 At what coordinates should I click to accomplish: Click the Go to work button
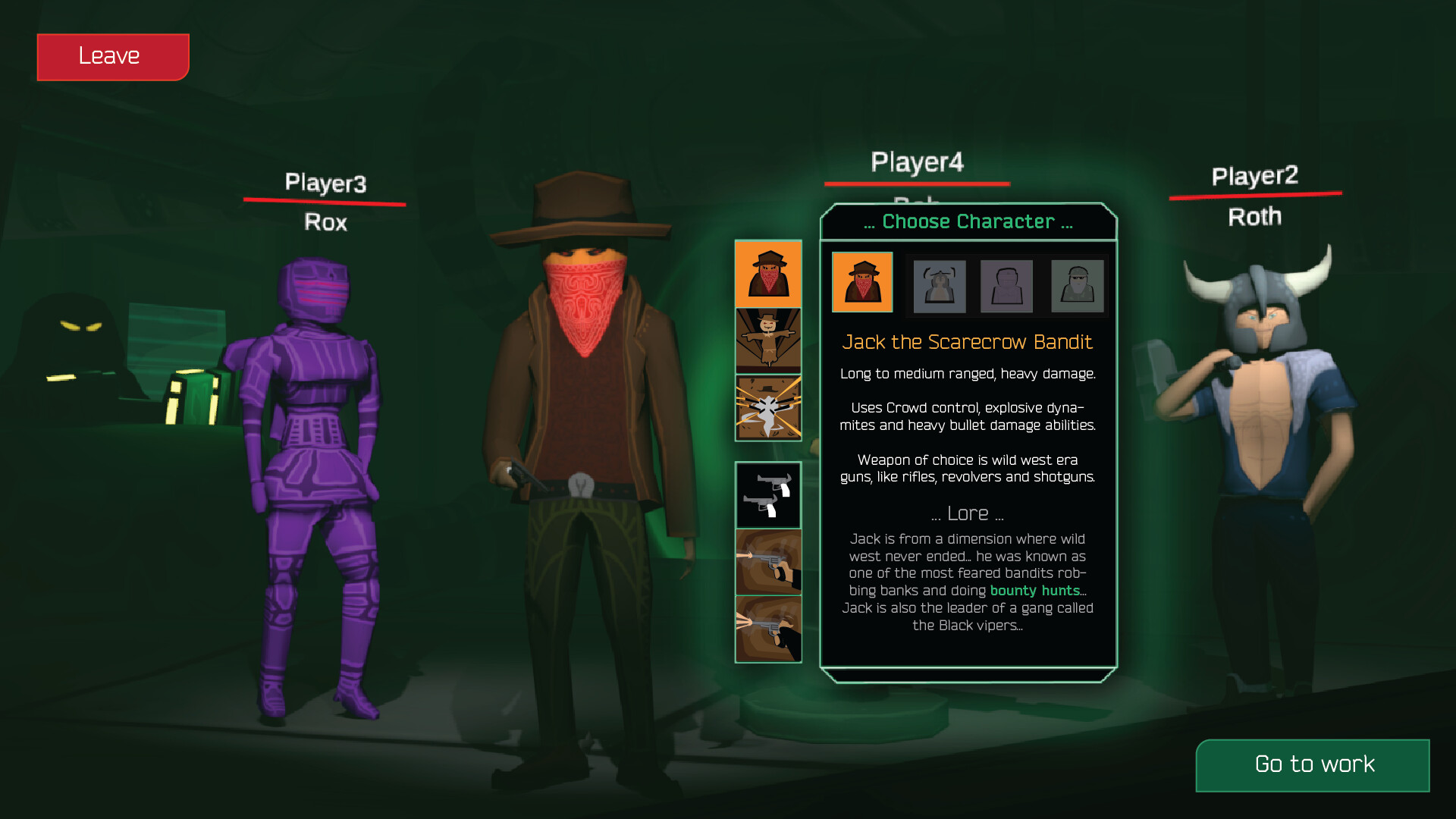1313,764
